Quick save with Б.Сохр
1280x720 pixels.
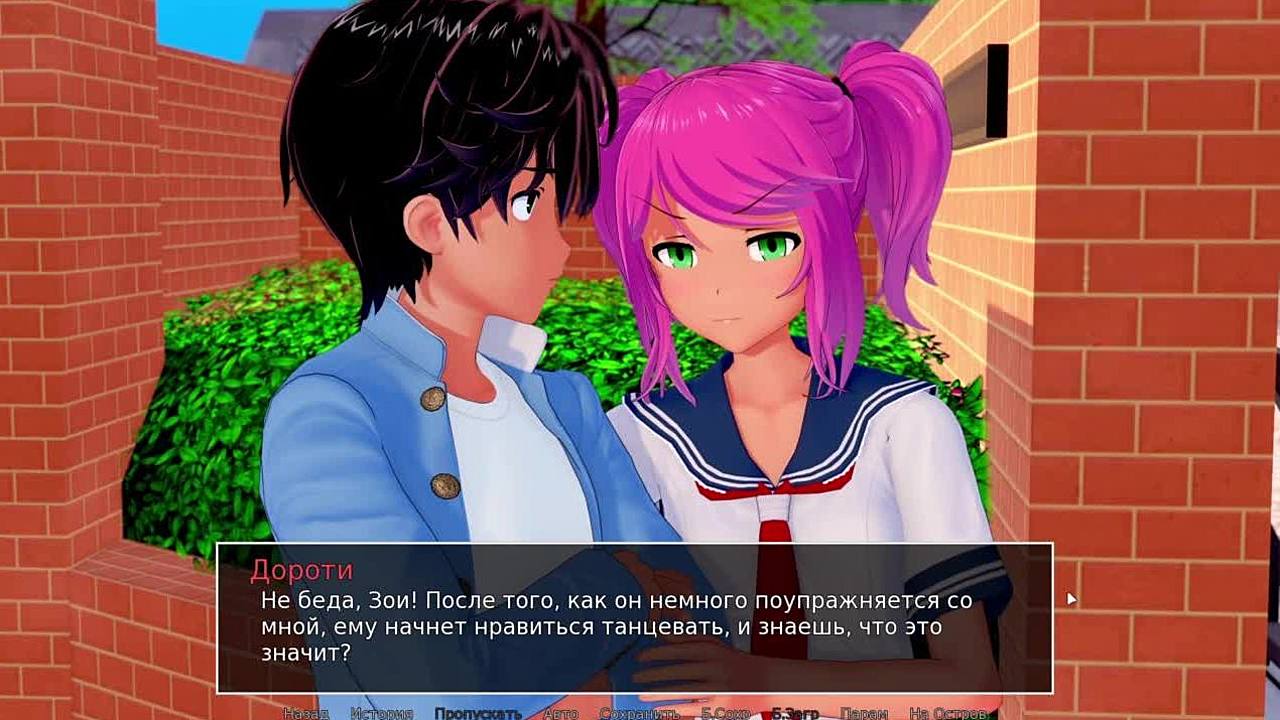click(x=725, y=713)
